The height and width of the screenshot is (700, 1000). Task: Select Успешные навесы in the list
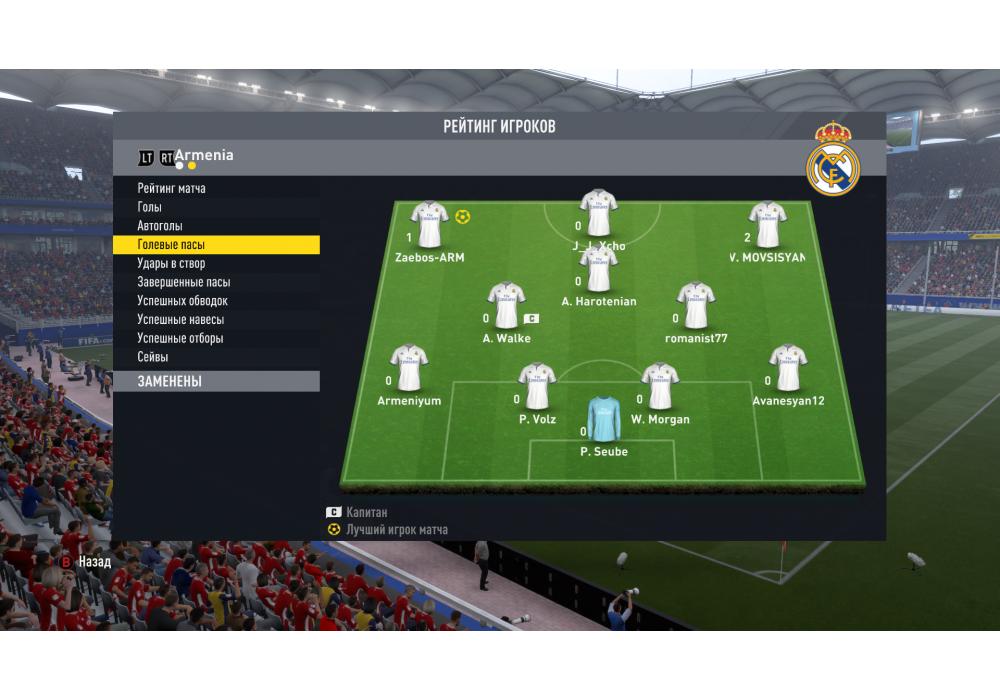(x=181, y=320)
